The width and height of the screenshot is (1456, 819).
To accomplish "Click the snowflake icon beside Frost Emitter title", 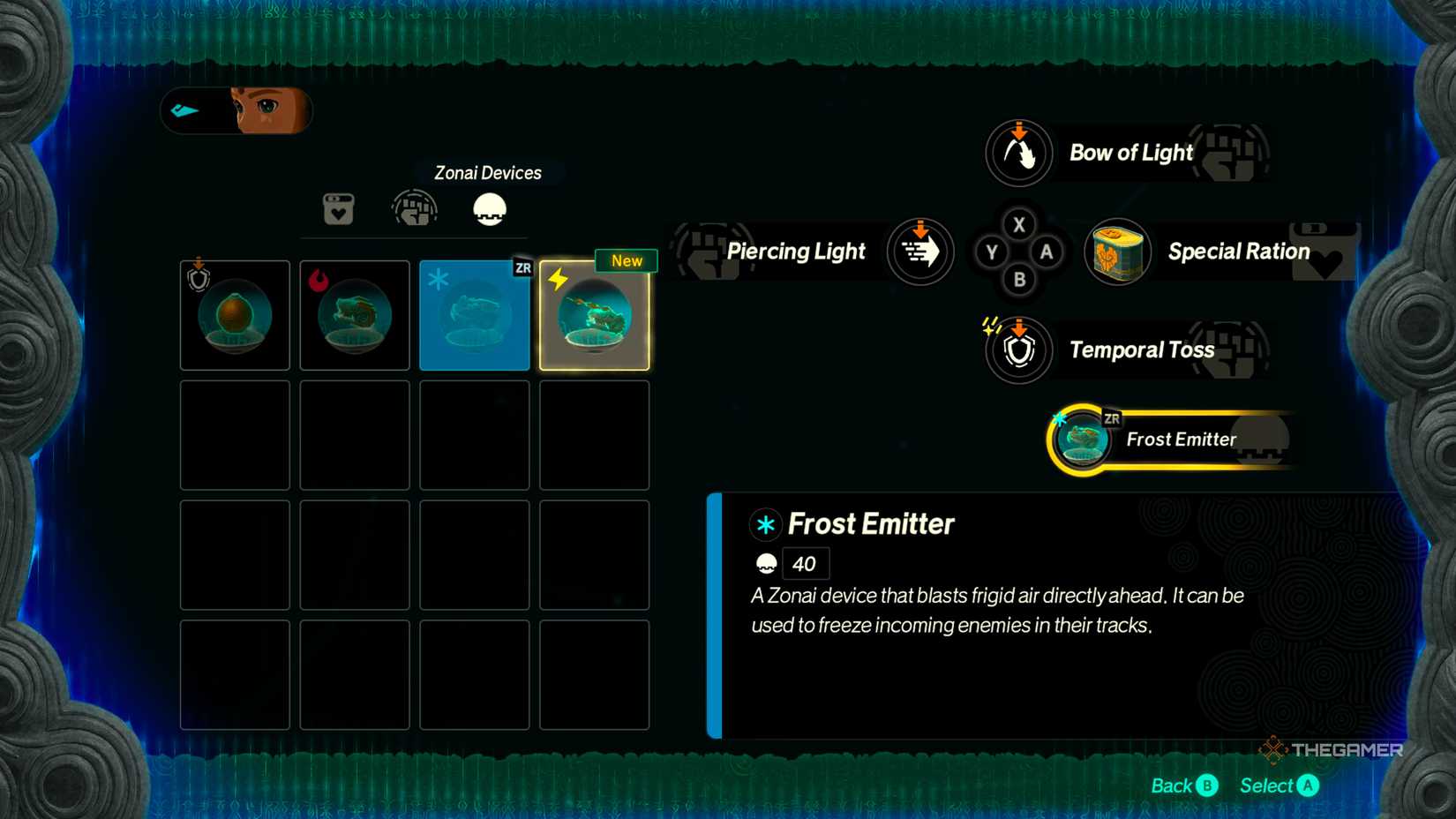I will pyautogui.click(x=764, y=524).
